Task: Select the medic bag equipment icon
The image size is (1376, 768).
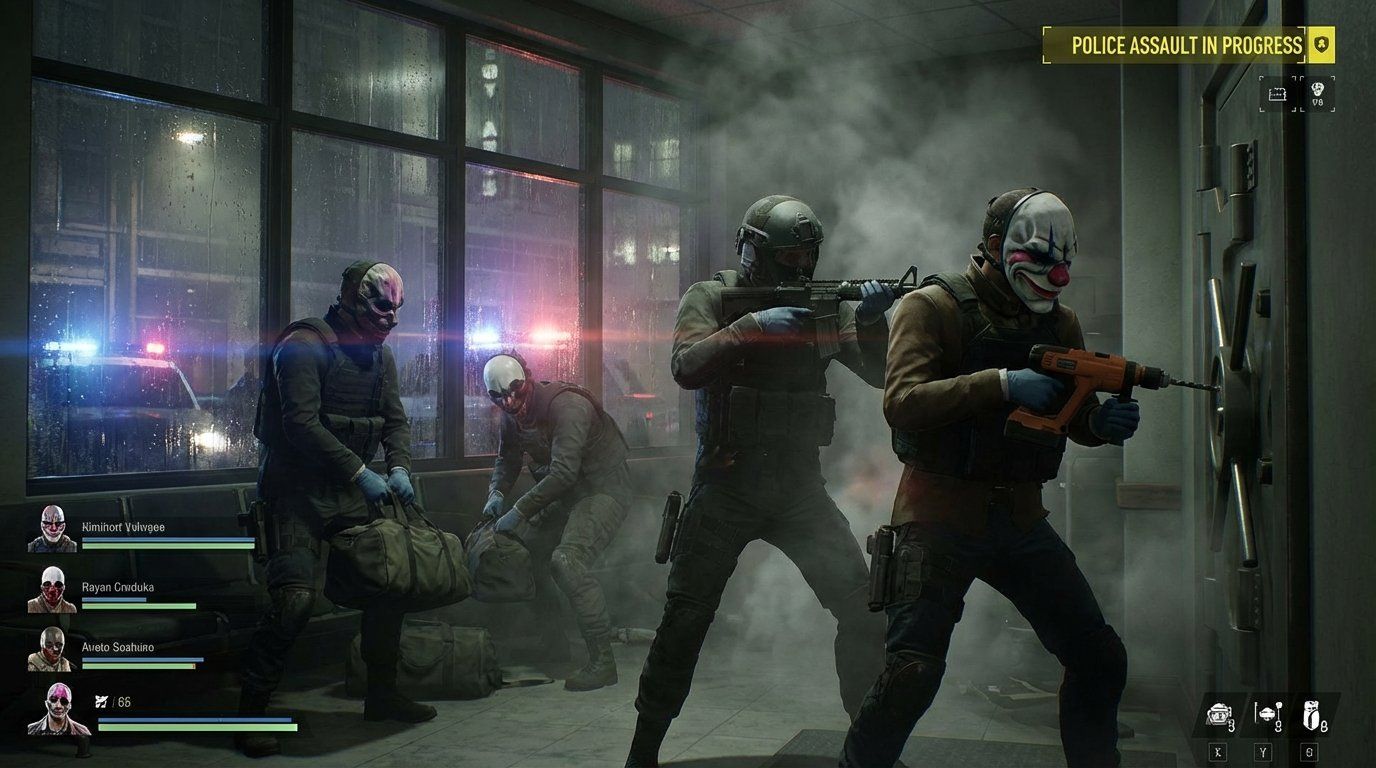Action: click(1312, 714)
